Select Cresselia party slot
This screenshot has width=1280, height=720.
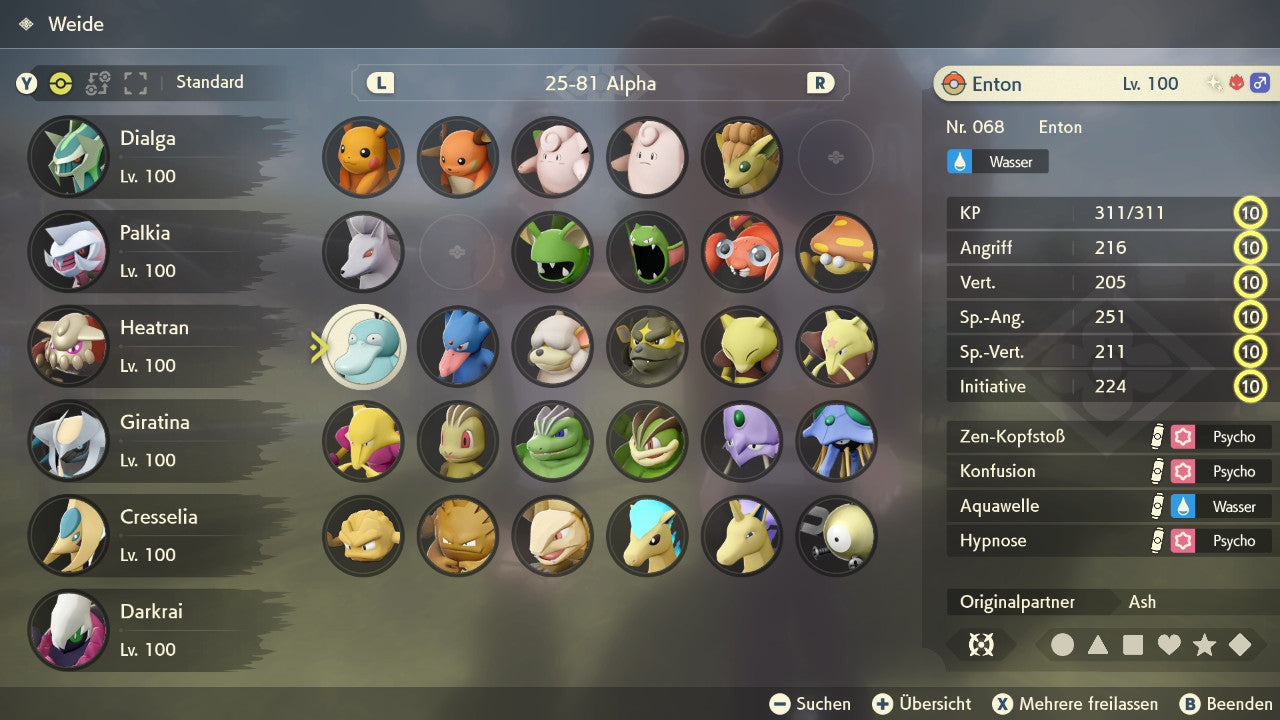click(x=150, y=535)
